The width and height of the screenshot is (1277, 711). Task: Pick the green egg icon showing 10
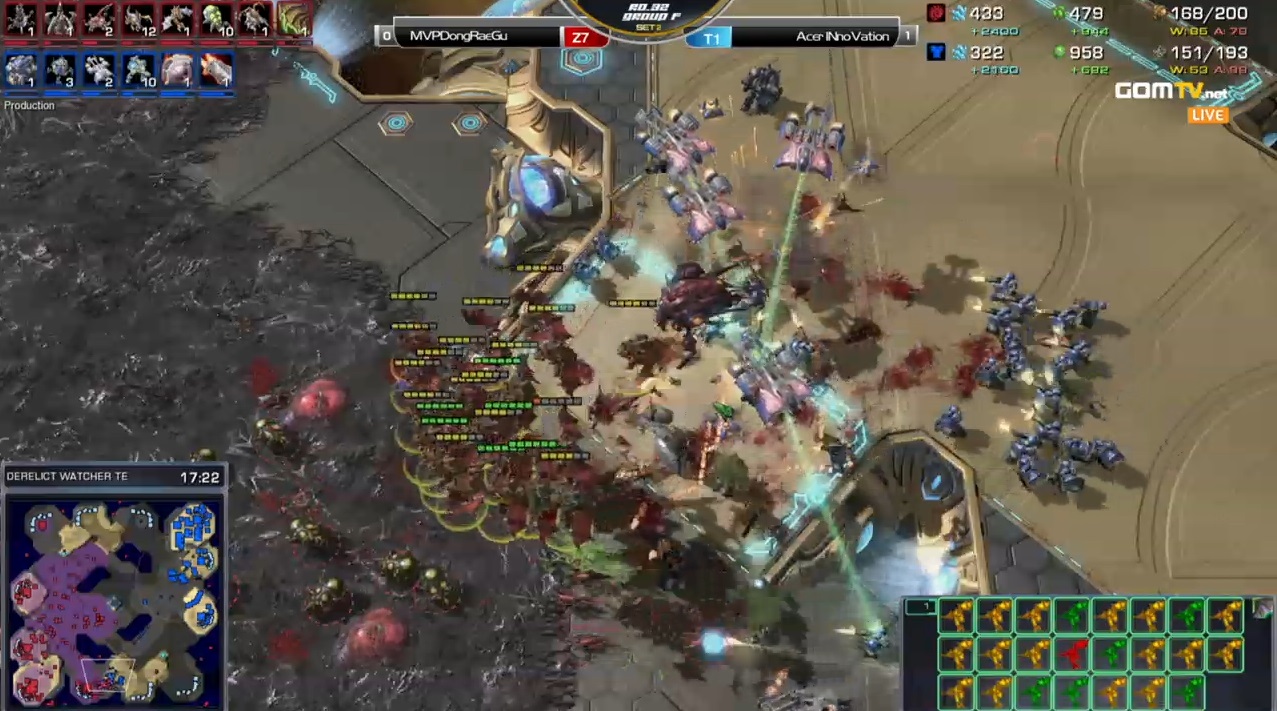[x=216, y=19]
